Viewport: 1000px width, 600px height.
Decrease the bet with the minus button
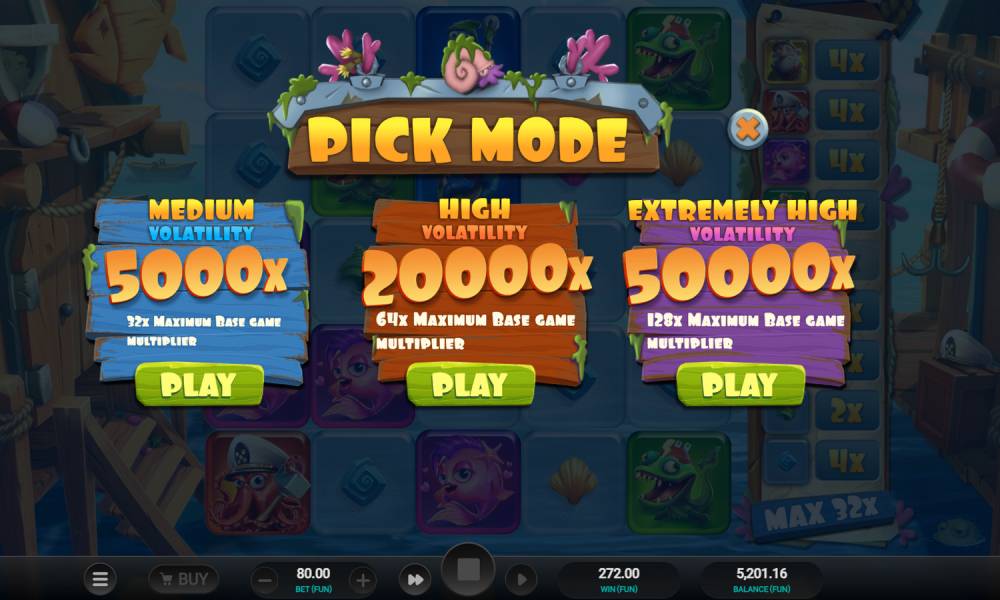click(264, 579)
